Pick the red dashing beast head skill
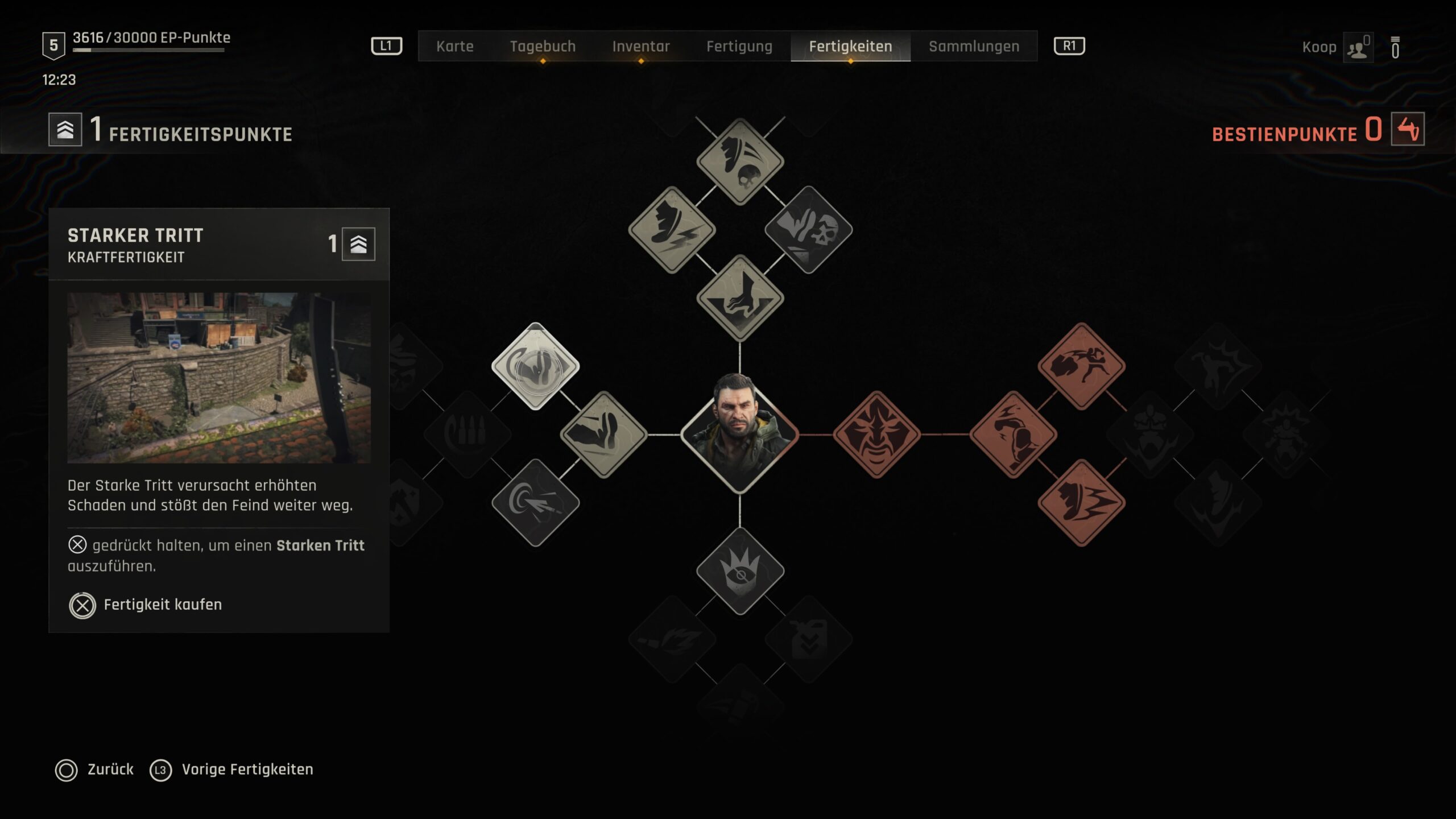 1081,503
